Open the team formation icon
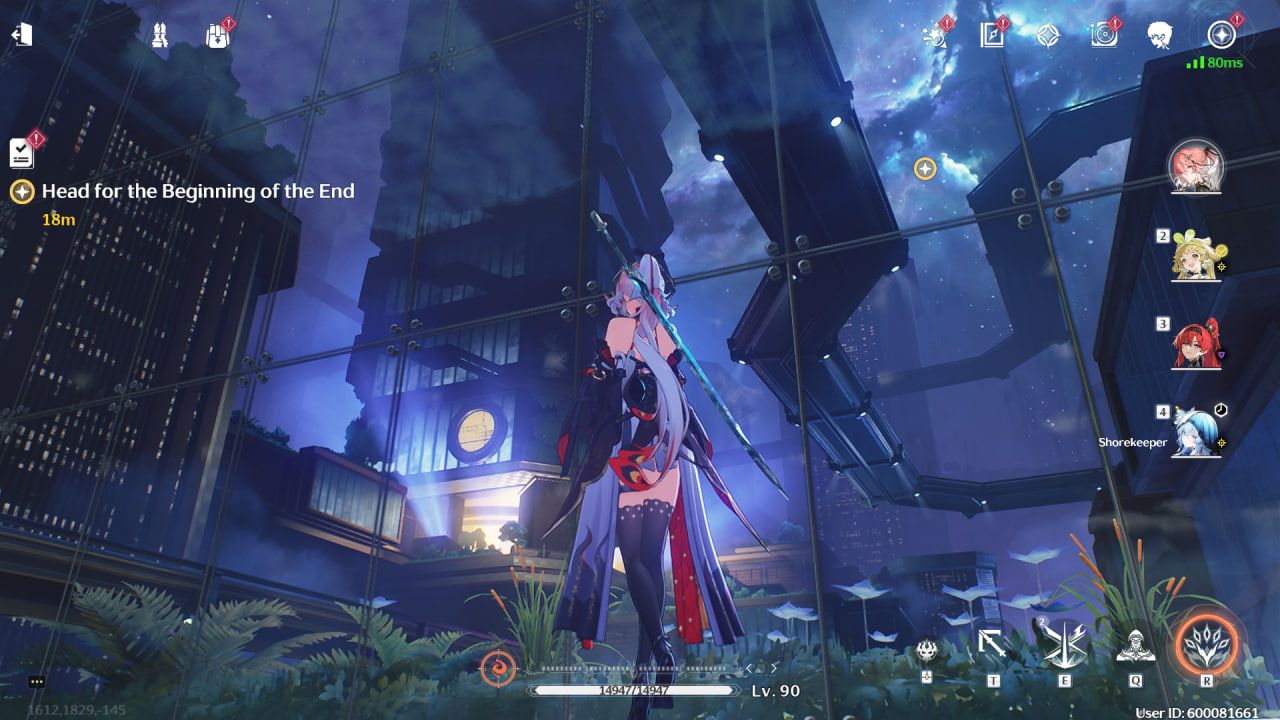 pyautogui.click(x=159, y=36)
